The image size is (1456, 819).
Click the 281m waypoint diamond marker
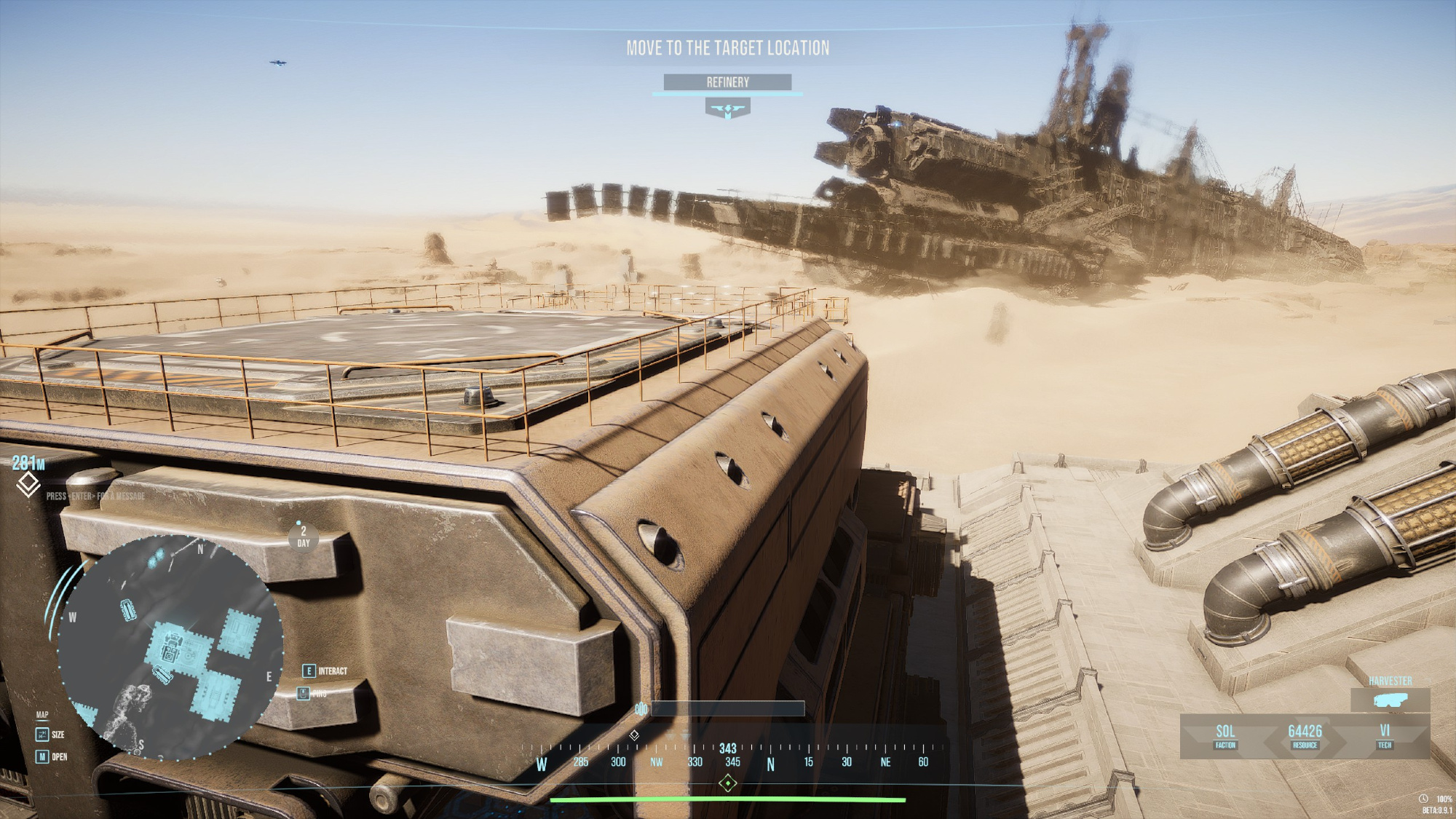28,484
